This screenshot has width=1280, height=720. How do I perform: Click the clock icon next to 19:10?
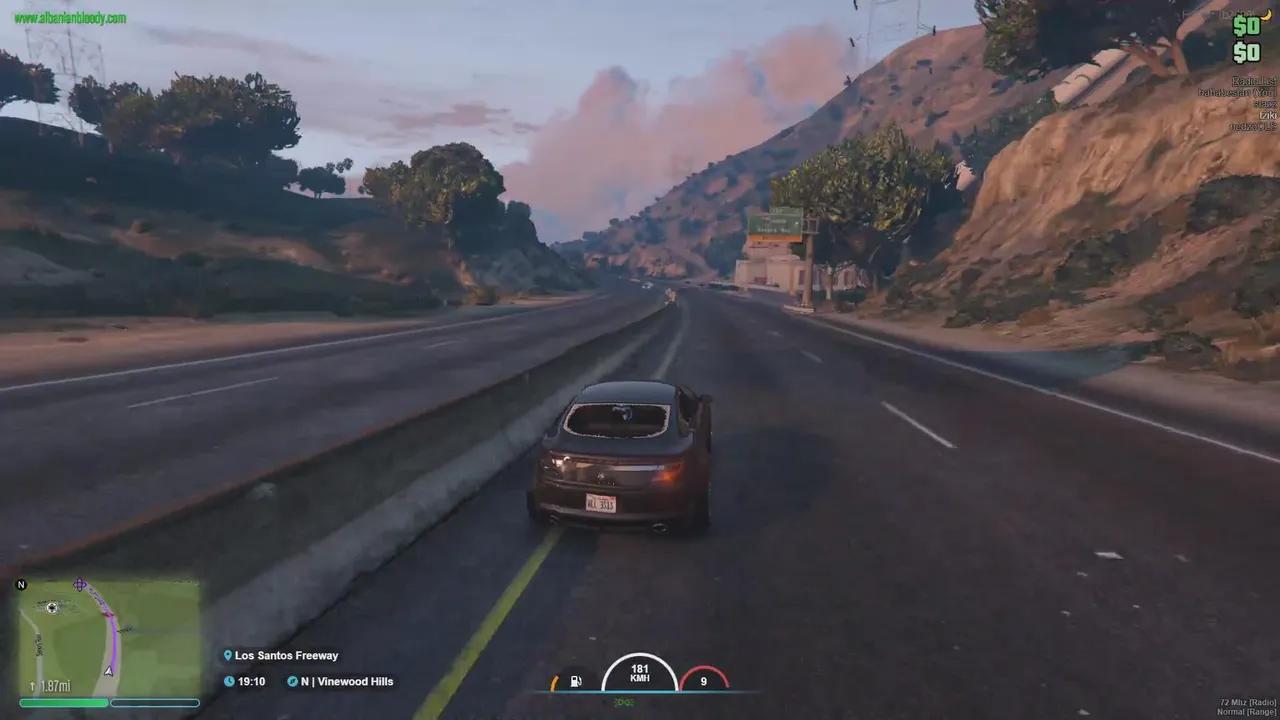coord(228,681)
